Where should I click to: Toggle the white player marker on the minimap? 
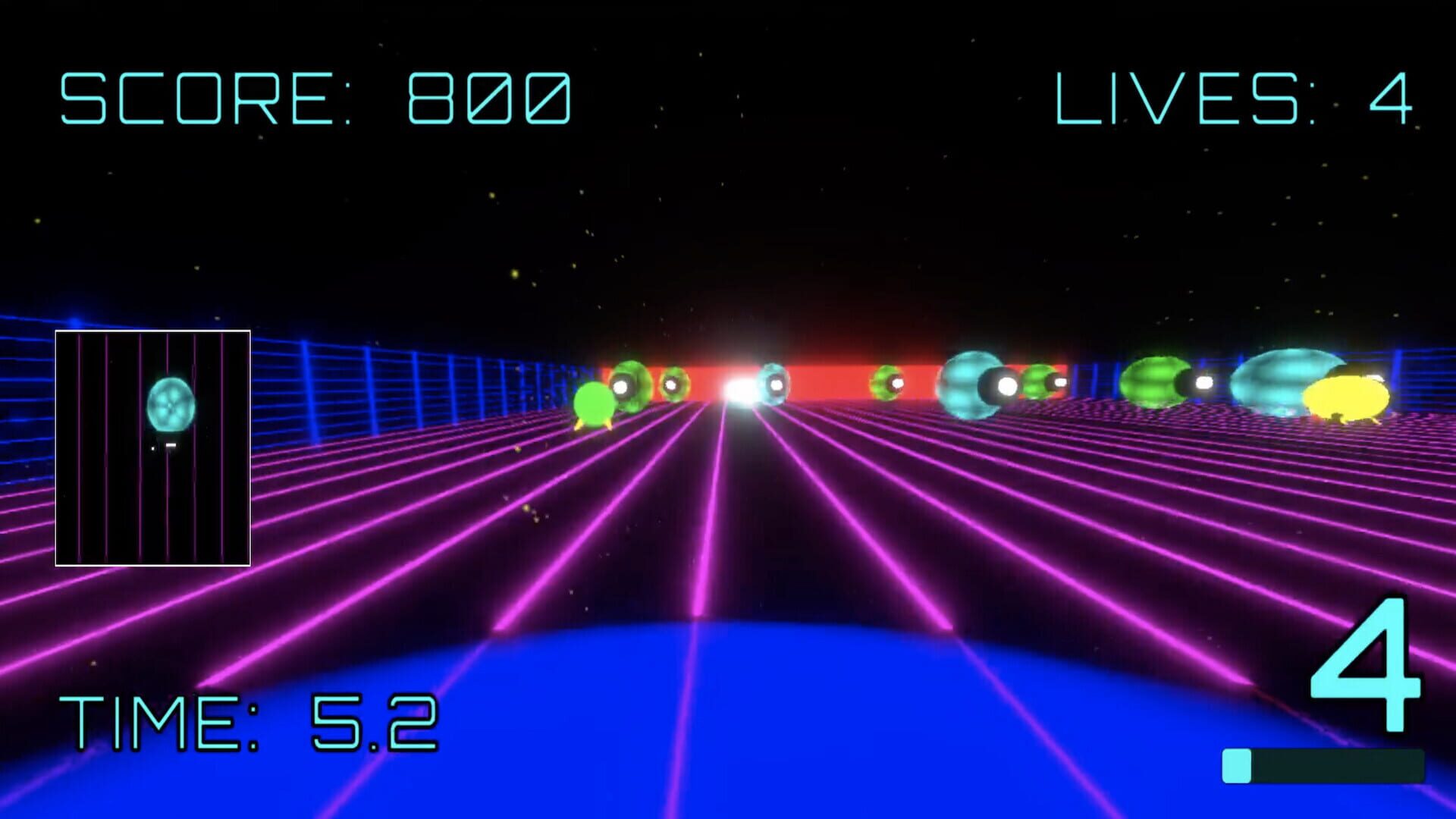[171, 444]
